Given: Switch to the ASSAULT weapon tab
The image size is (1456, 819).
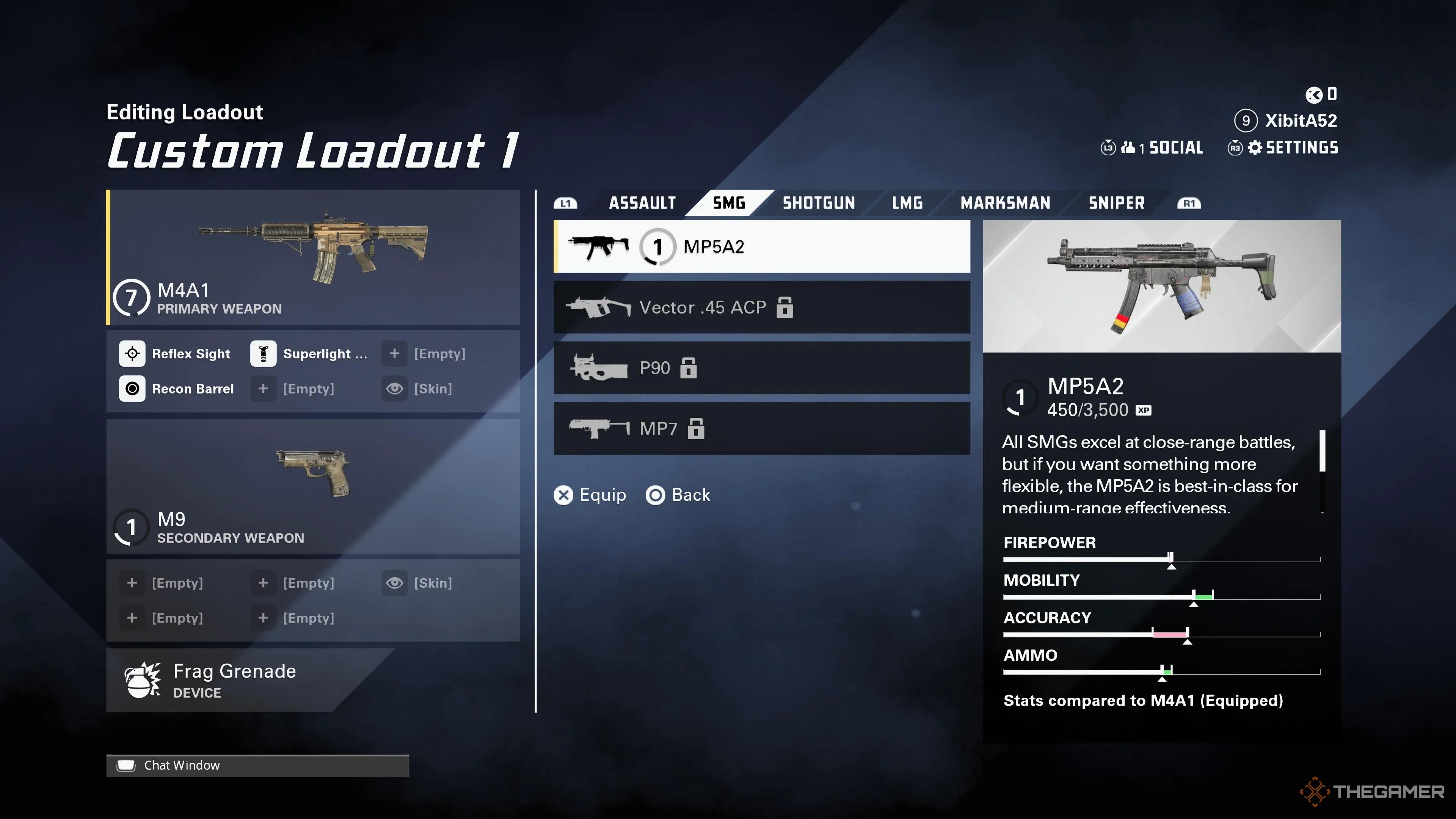Looking at the screenshot, I should pyautogui.click(x=642, y=203).
